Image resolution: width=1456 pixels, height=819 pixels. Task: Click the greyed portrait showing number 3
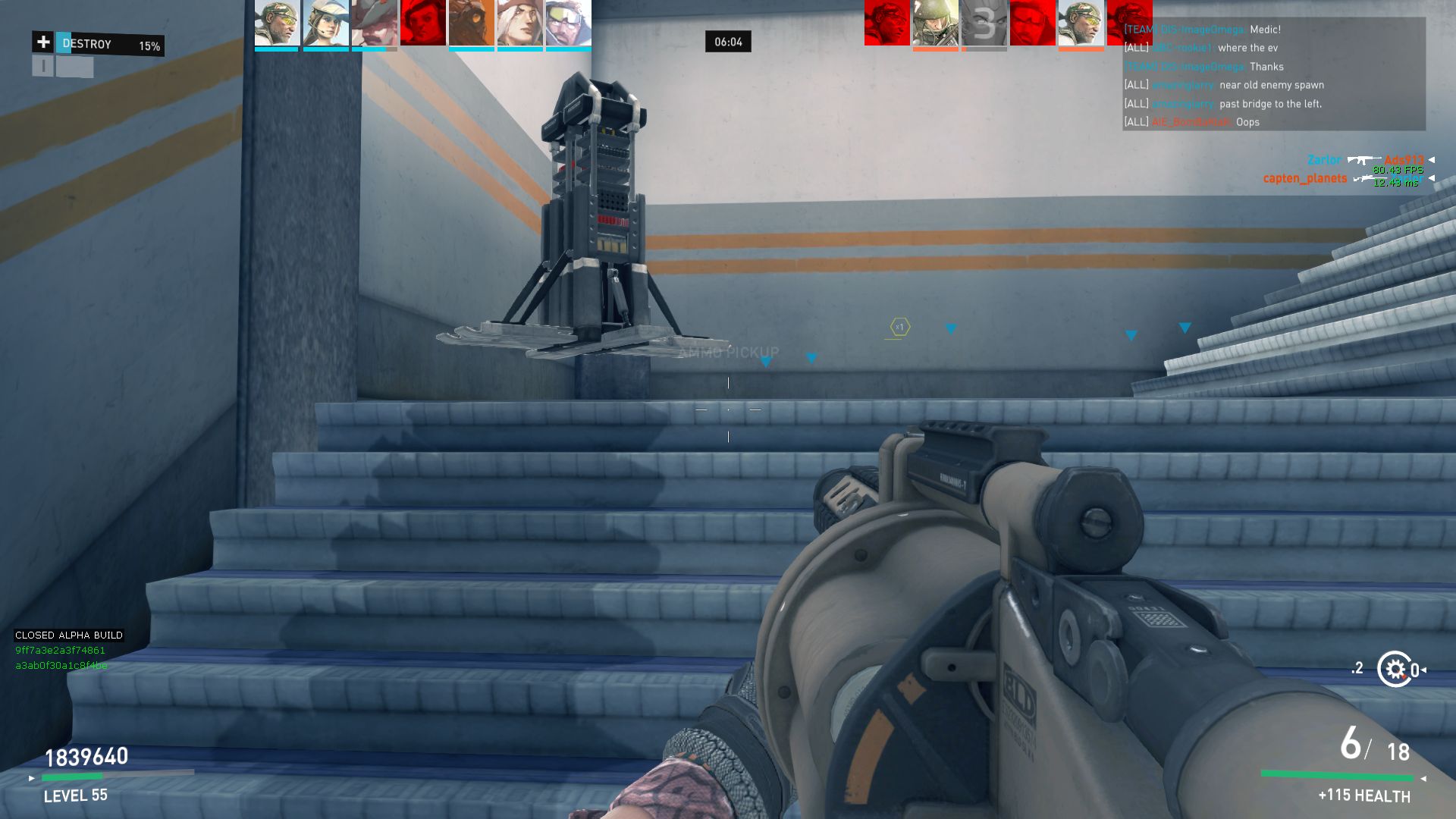coord(984,24)
